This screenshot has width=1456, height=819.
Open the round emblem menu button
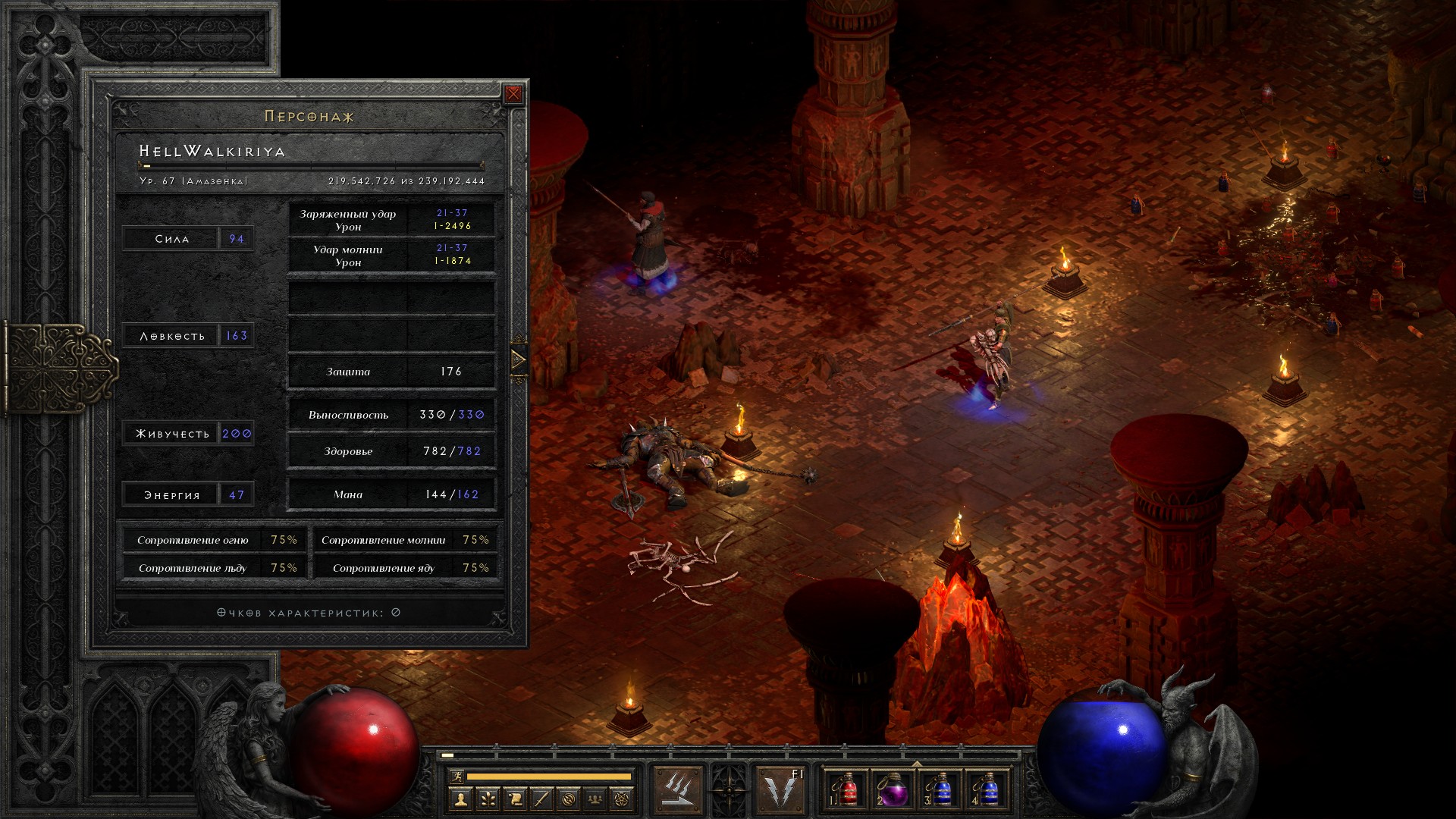pyautogui.click(x=569, y=799)
